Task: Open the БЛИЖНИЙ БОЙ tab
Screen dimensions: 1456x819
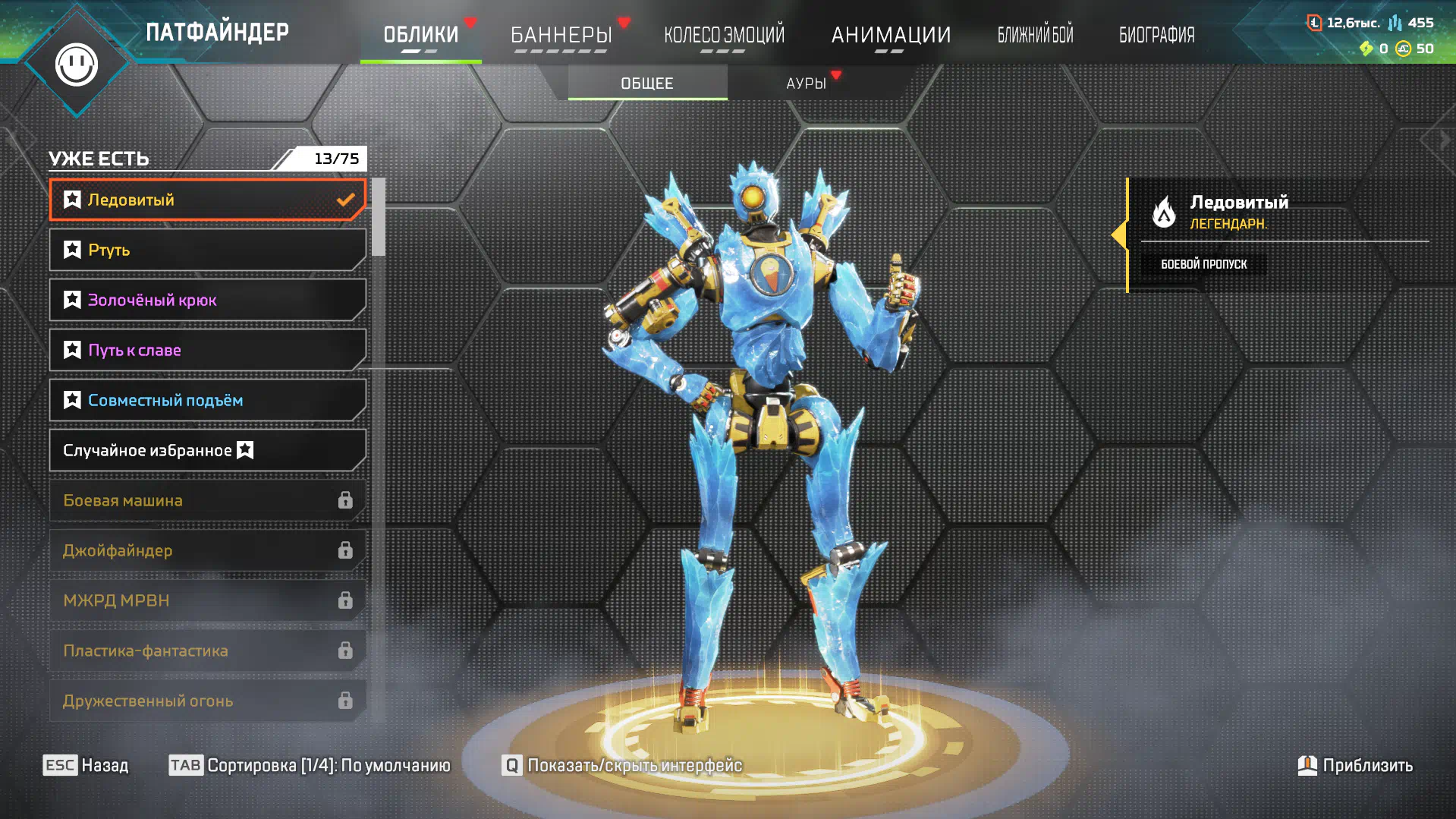Action: point(1035,35)
